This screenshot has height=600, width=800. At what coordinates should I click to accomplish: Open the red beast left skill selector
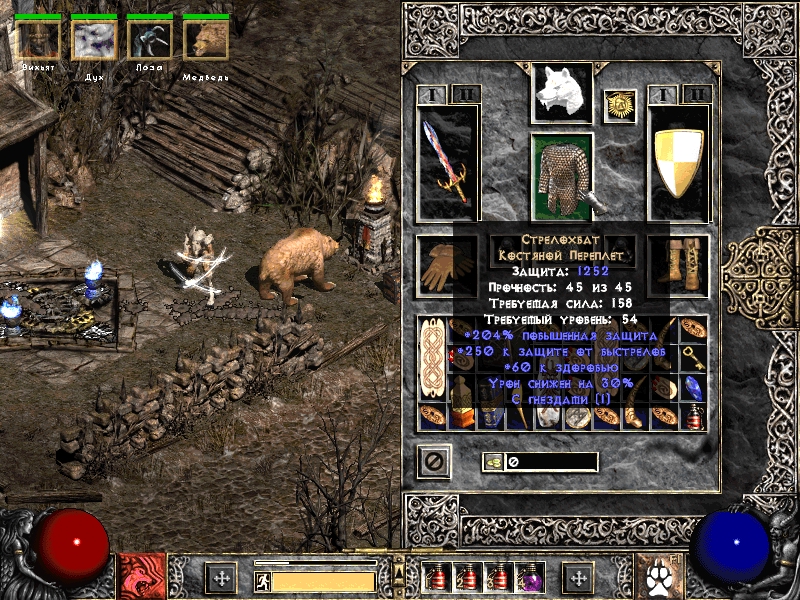pos(139,577)
